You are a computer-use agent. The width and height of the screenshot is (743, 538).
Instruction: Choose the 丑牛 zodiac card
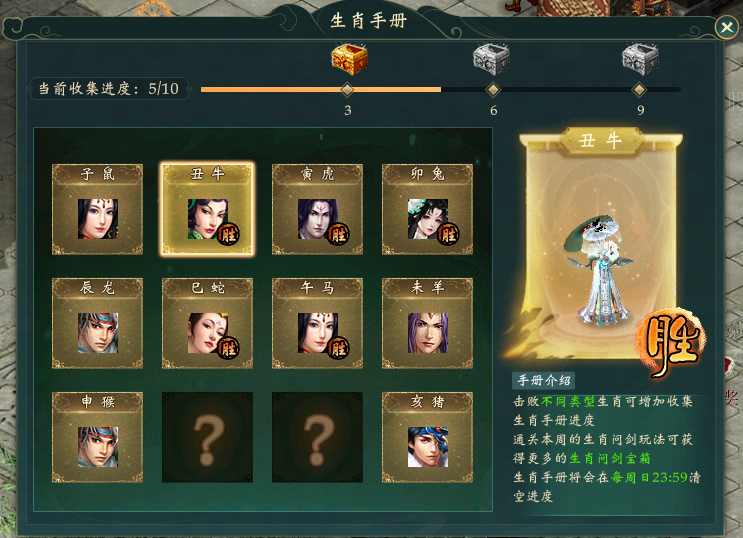point(208,210)
